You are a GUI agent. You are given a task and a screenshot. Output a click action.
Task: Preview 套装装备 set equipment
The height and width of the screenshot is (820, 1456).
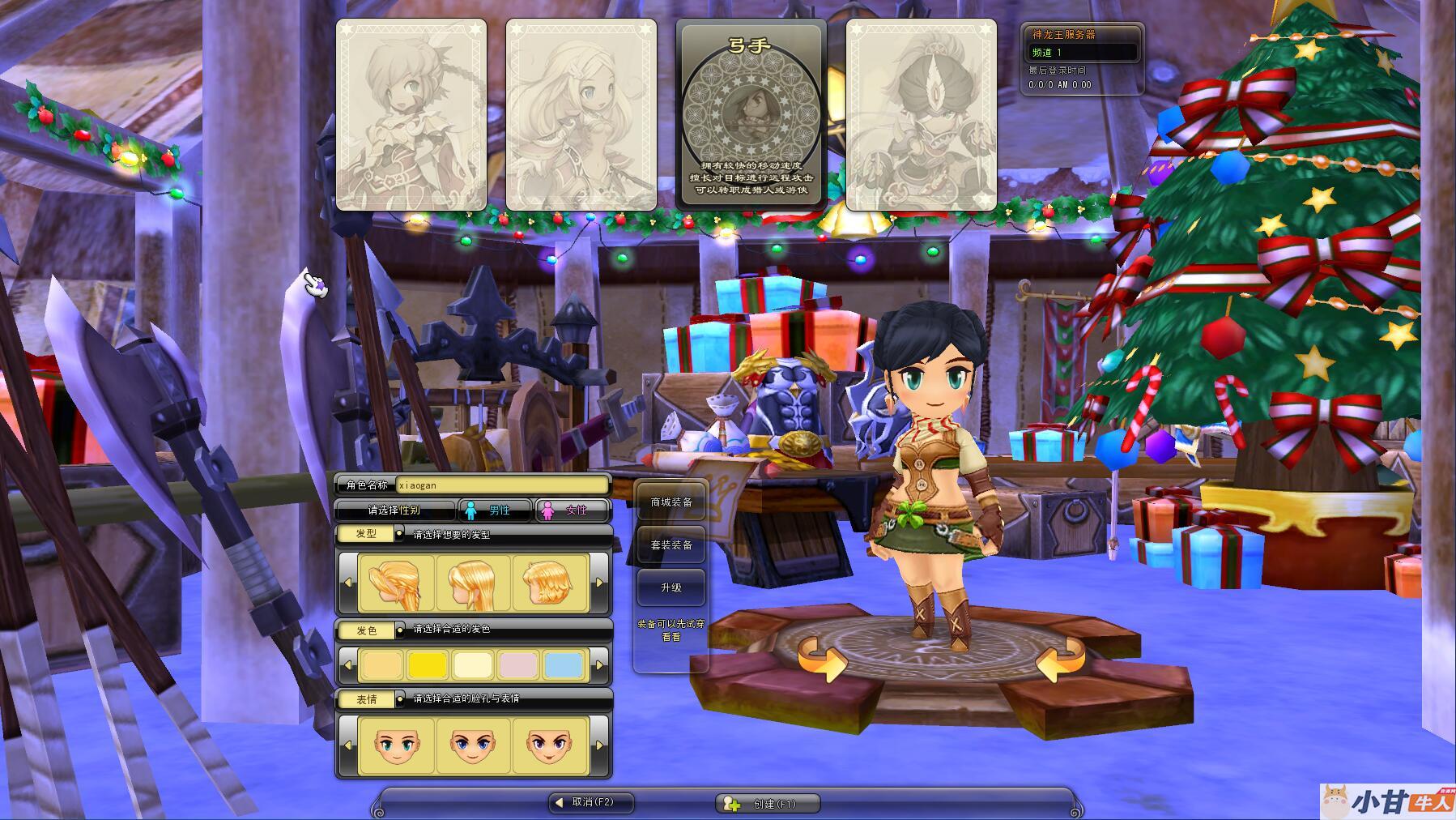671,545
